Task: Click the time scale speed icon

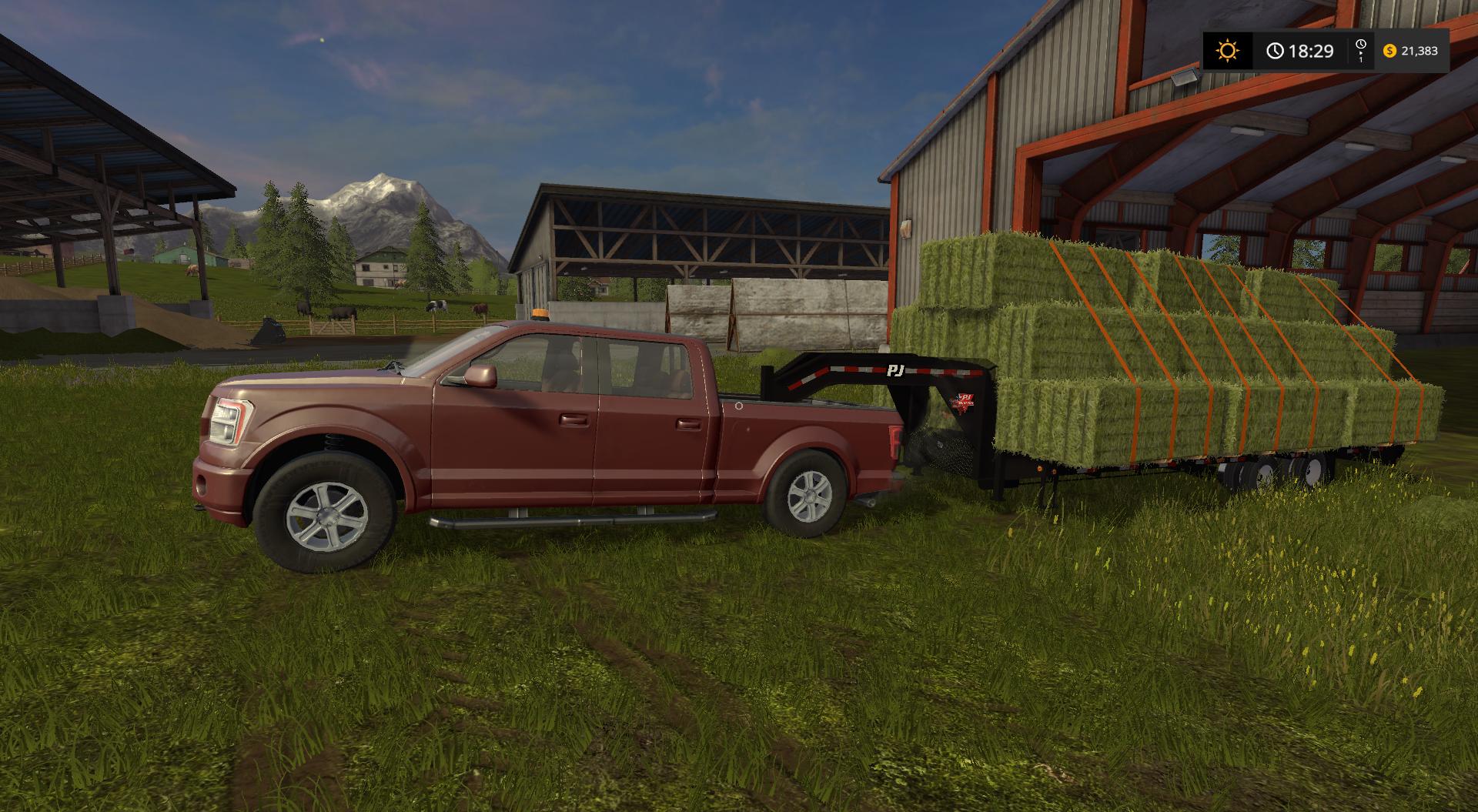Action: (1360, 50)
